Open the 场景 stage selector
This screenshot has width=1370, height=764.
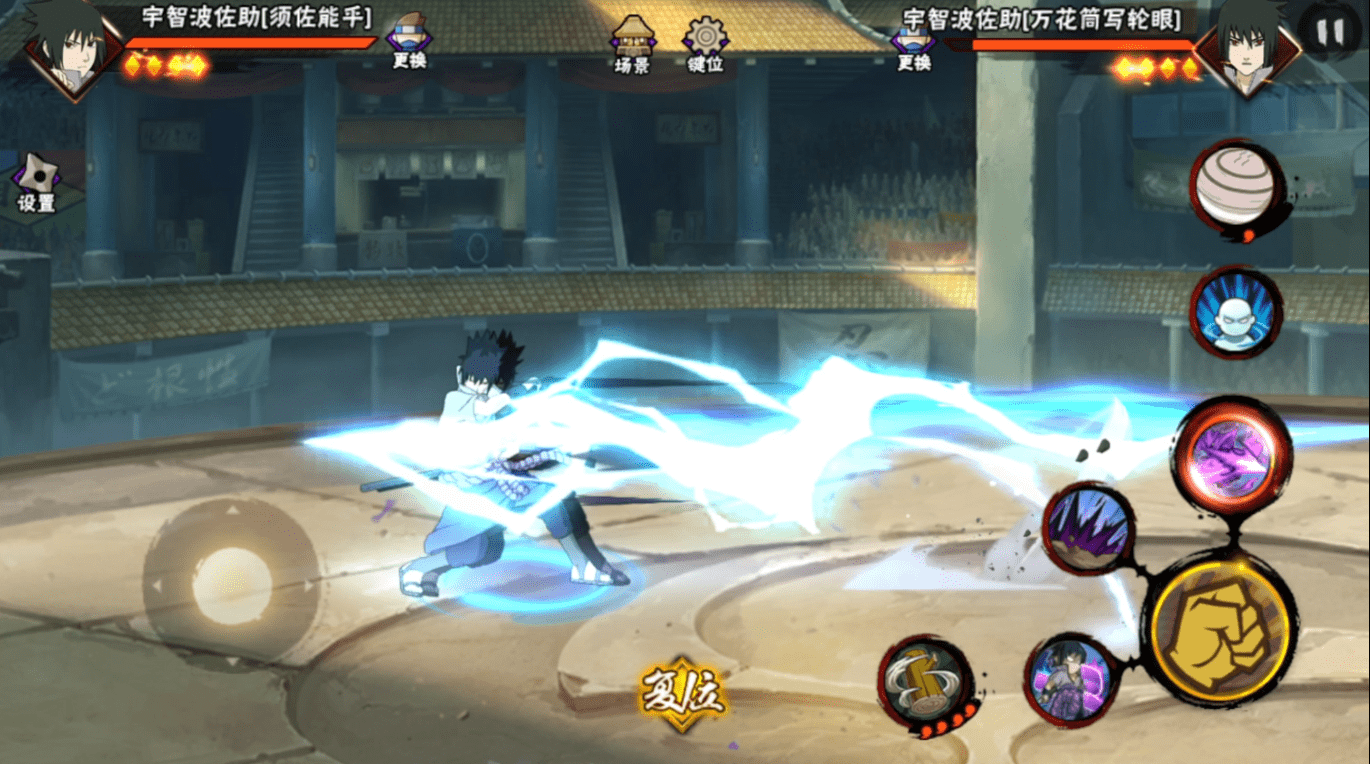[x=632, y=42]
